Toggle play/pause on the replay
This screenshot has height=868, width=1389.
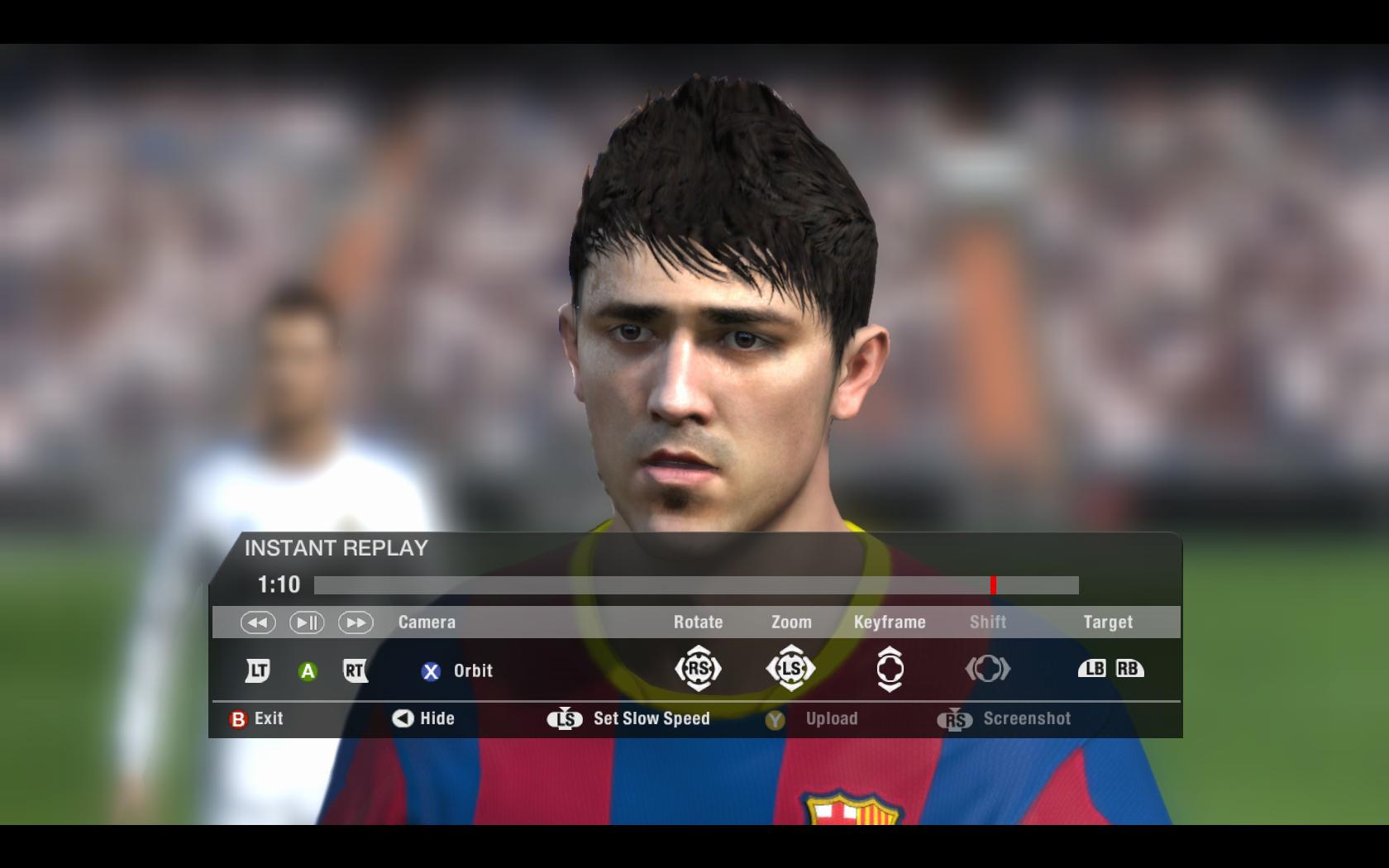coord(306,622)
